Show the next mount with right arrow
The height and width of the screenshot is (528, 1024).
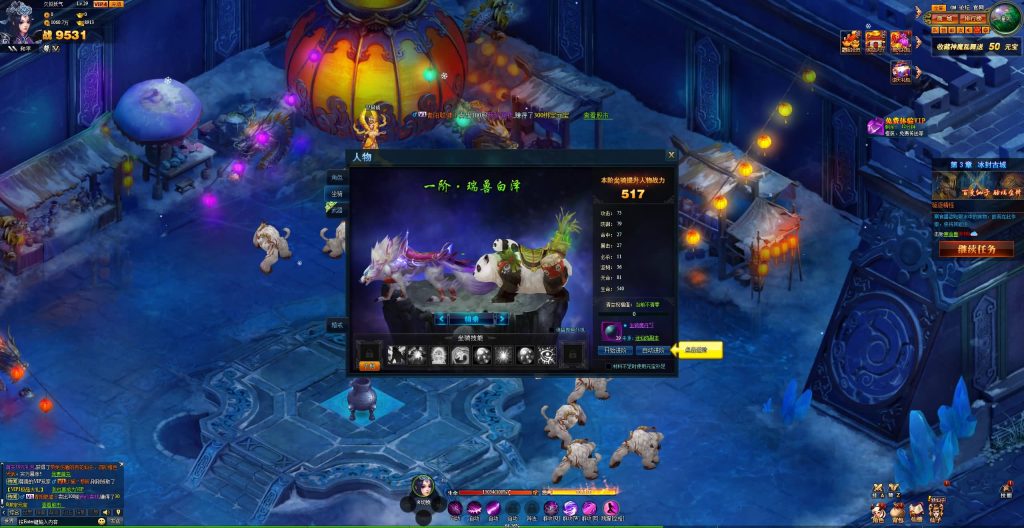[x=502, y=318]
